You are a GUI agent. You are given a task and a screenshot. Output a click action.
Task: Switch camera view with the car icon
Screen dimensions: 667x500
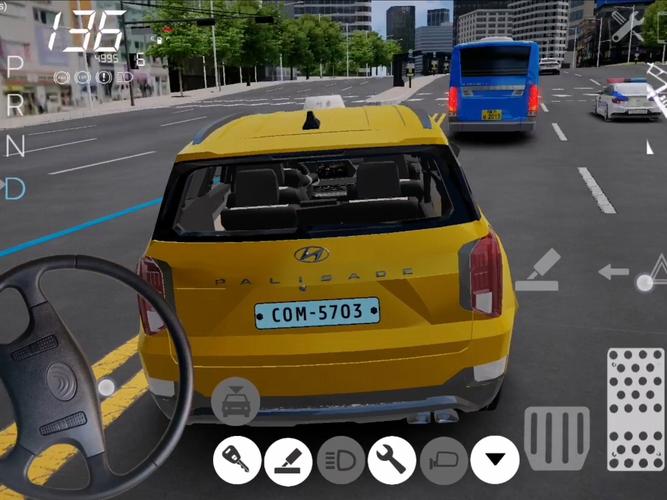coord(236,403)
